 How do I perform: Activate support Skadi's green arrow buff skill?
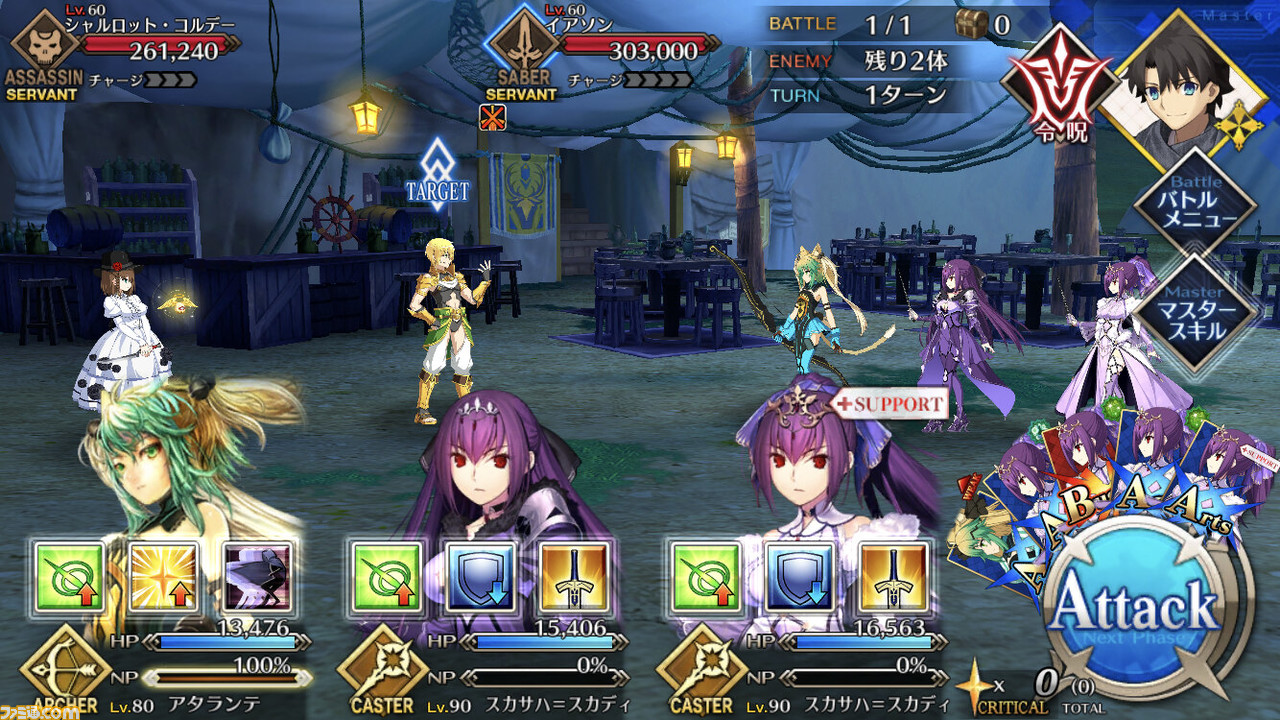pos(705,577)
